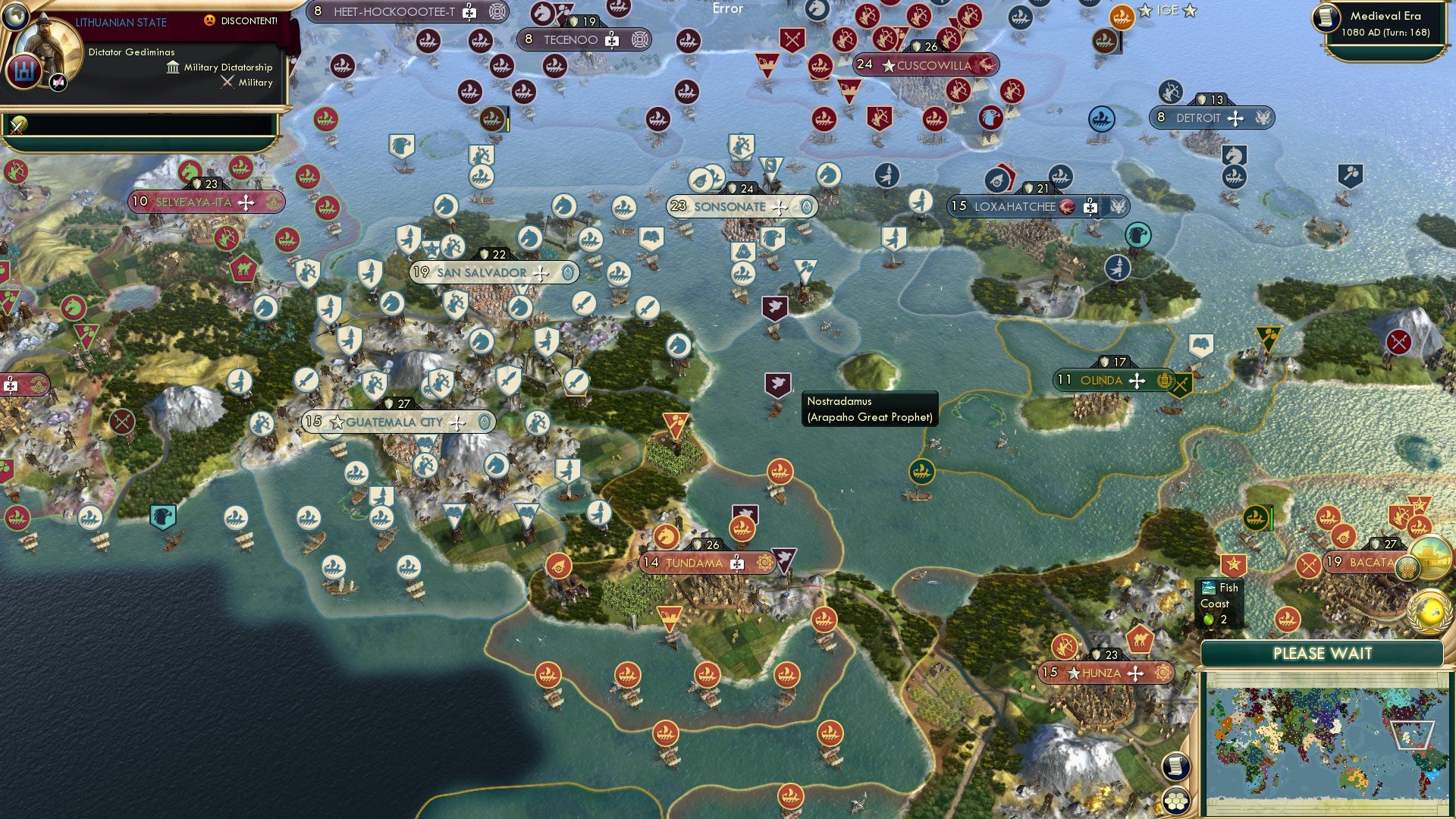Click the sun religion icon on Tundama's banner
This screenshot has height=819, width=1456.
point(764,563)
